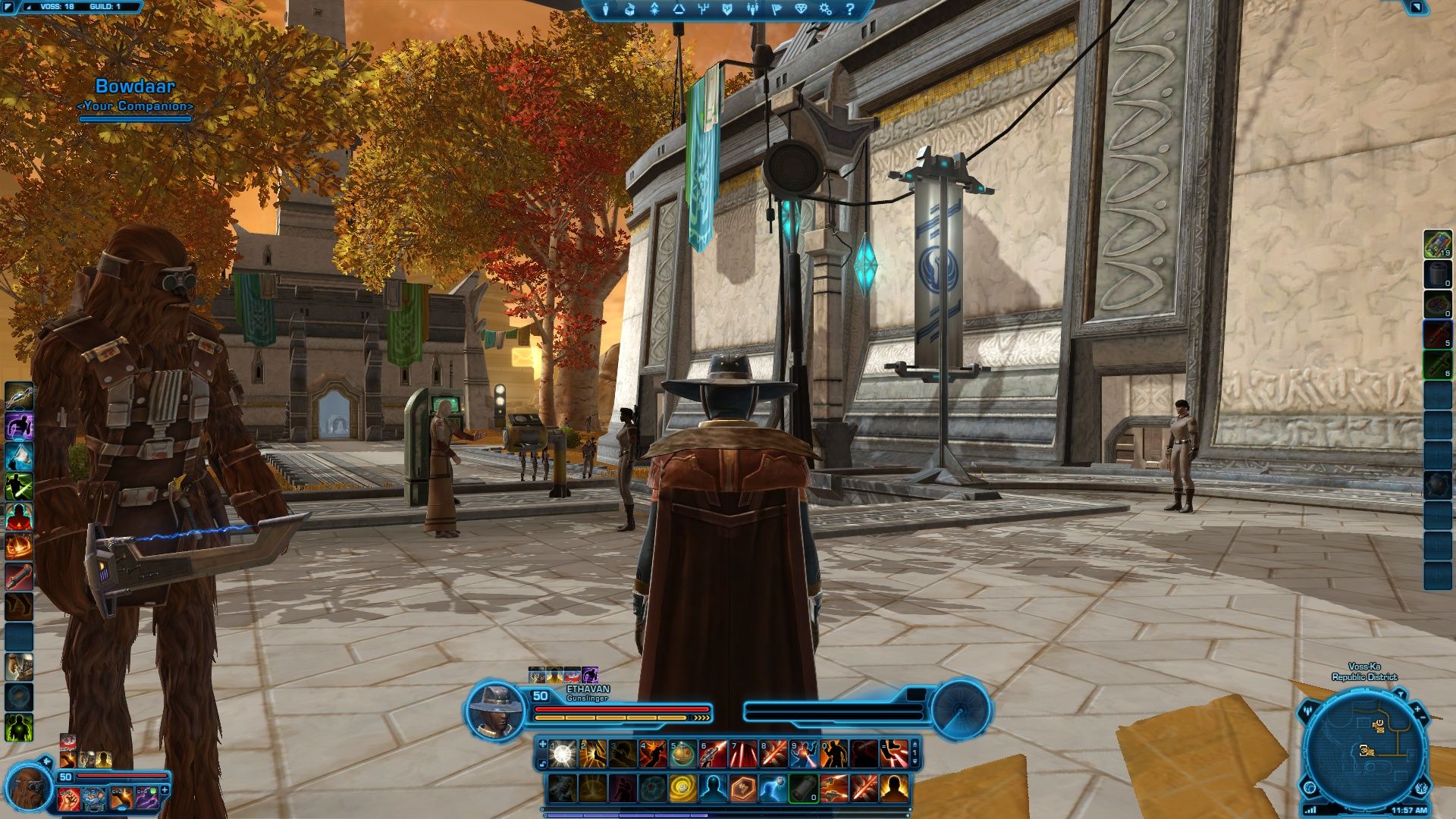The width and height of the screenshot is (1456, 819).
Task: Activate the white flash ability in slot 1
Action: (x=562, y=753)
